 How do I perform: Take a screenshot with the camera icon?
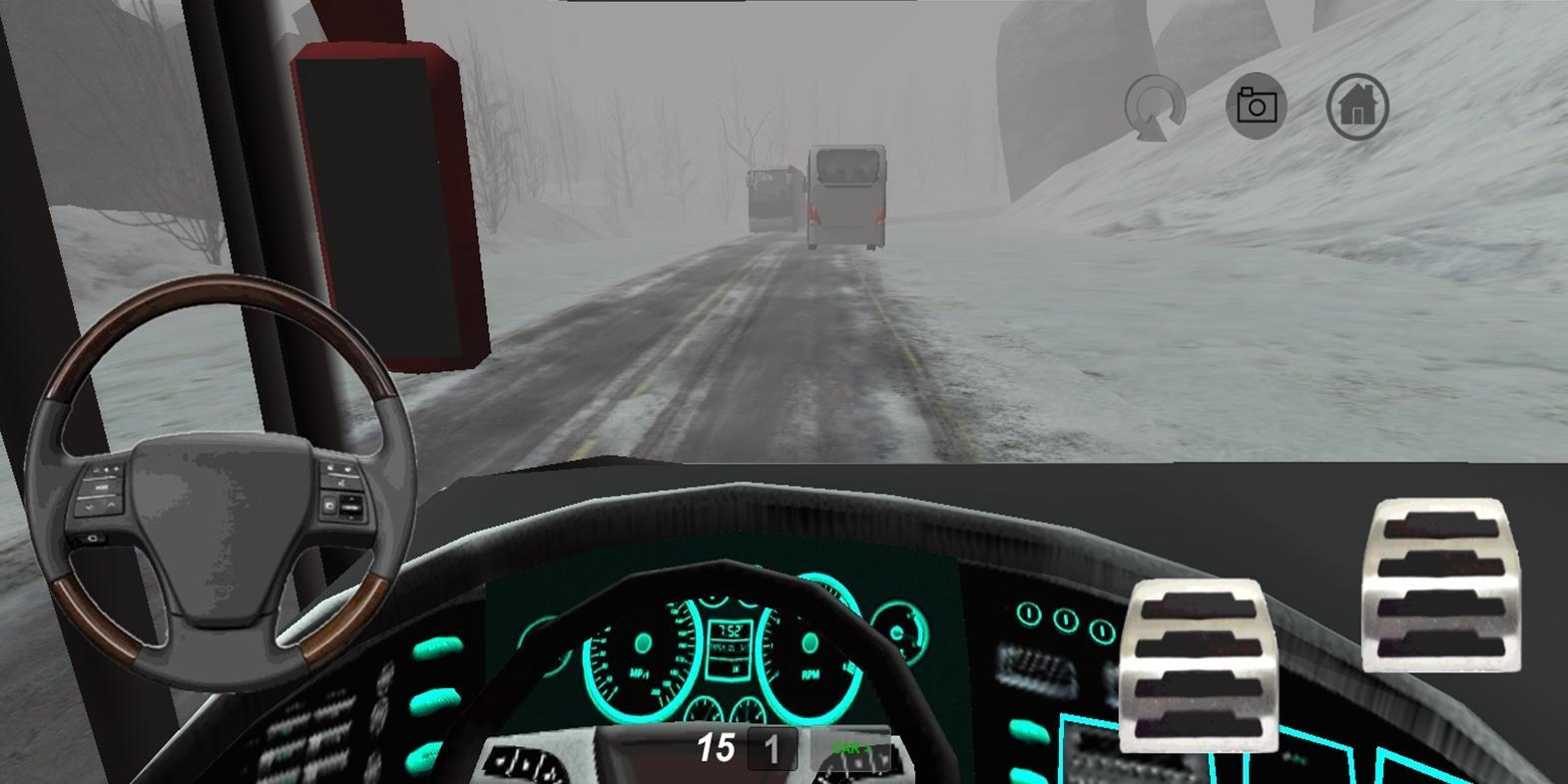coord(1256,104)
